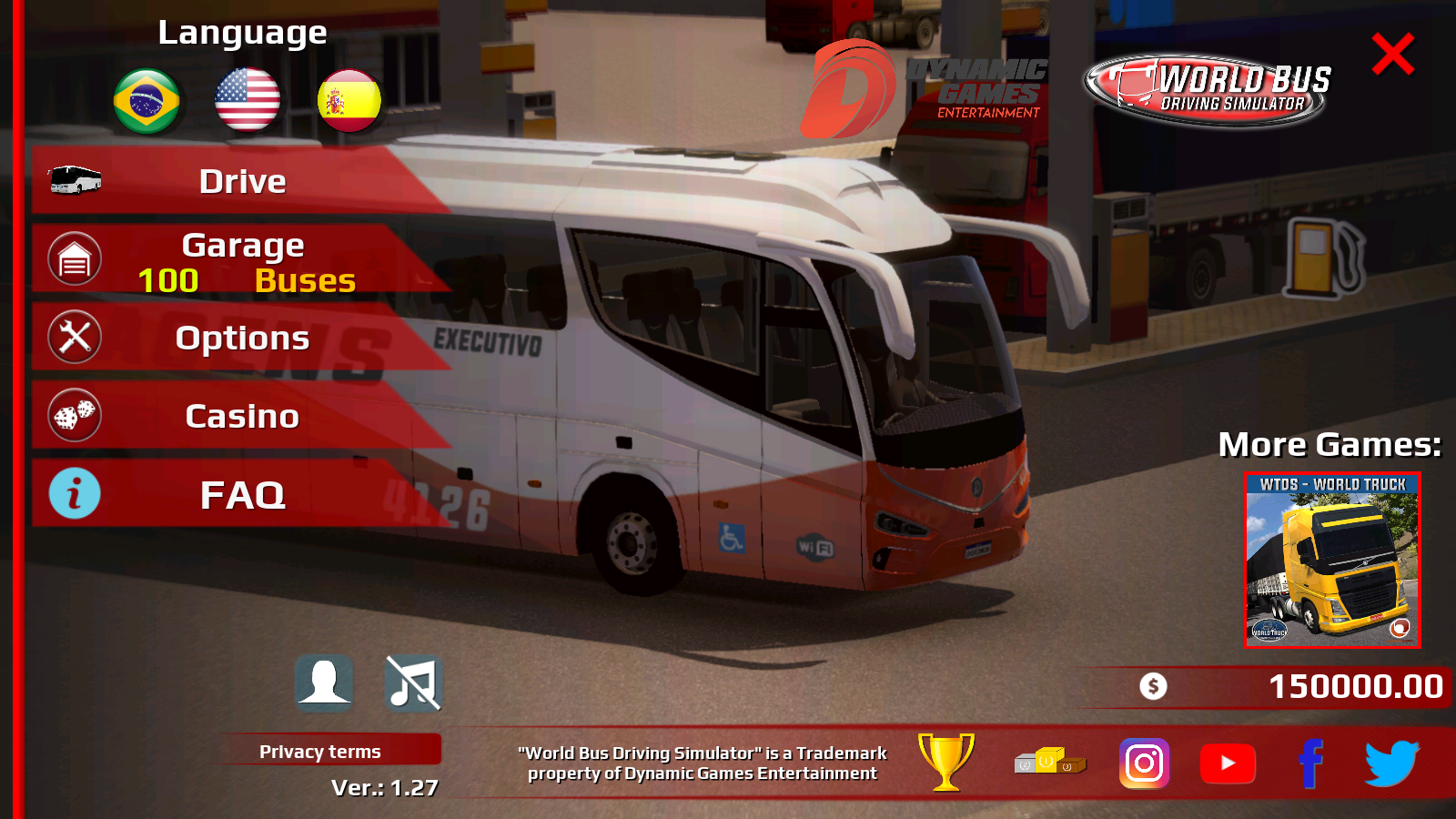Close the game with the red X
This screenshot has height=819, width=1456.
(x=1392, y=55)
